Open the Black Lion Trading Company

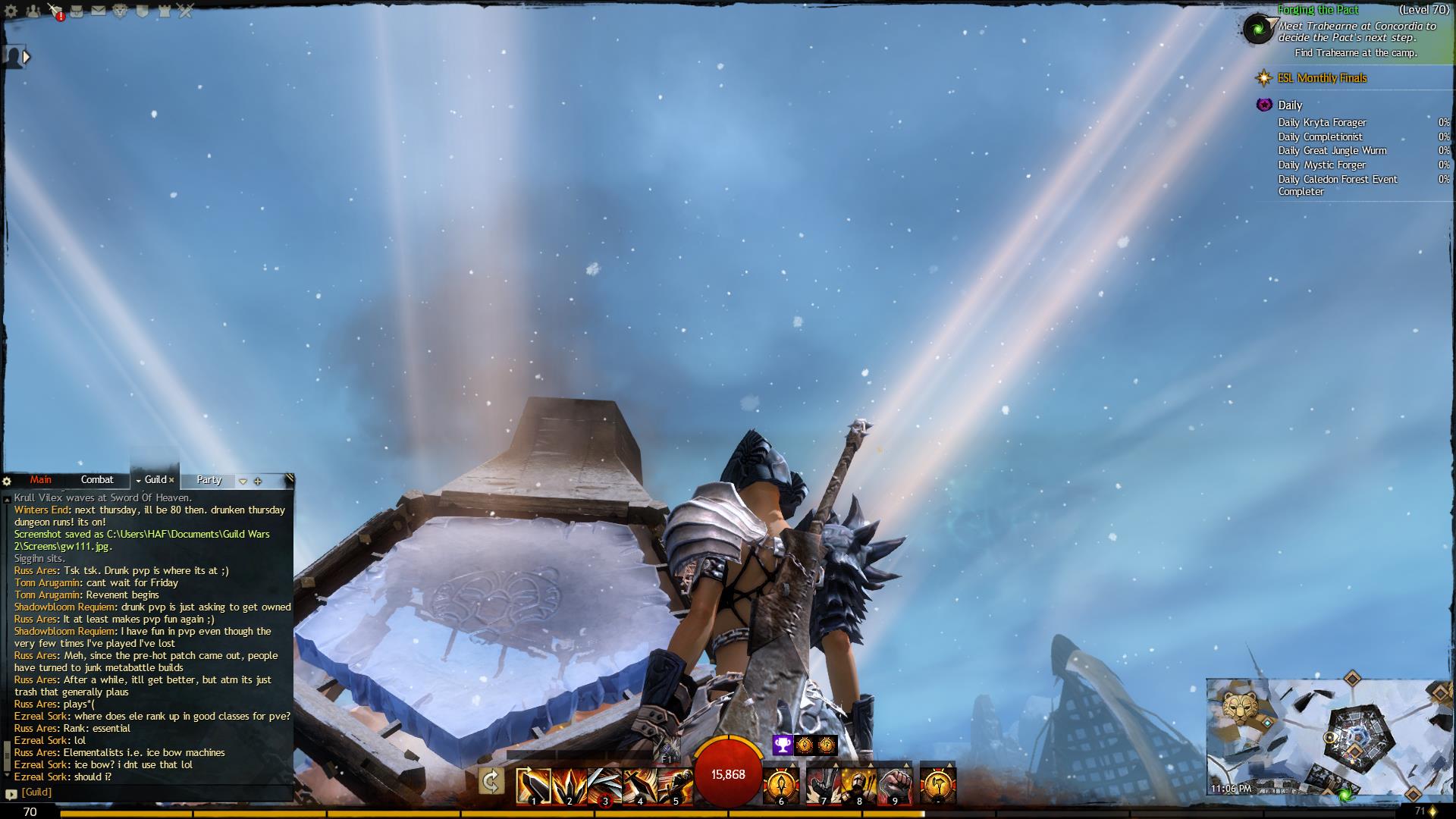[x=120, y=11]
